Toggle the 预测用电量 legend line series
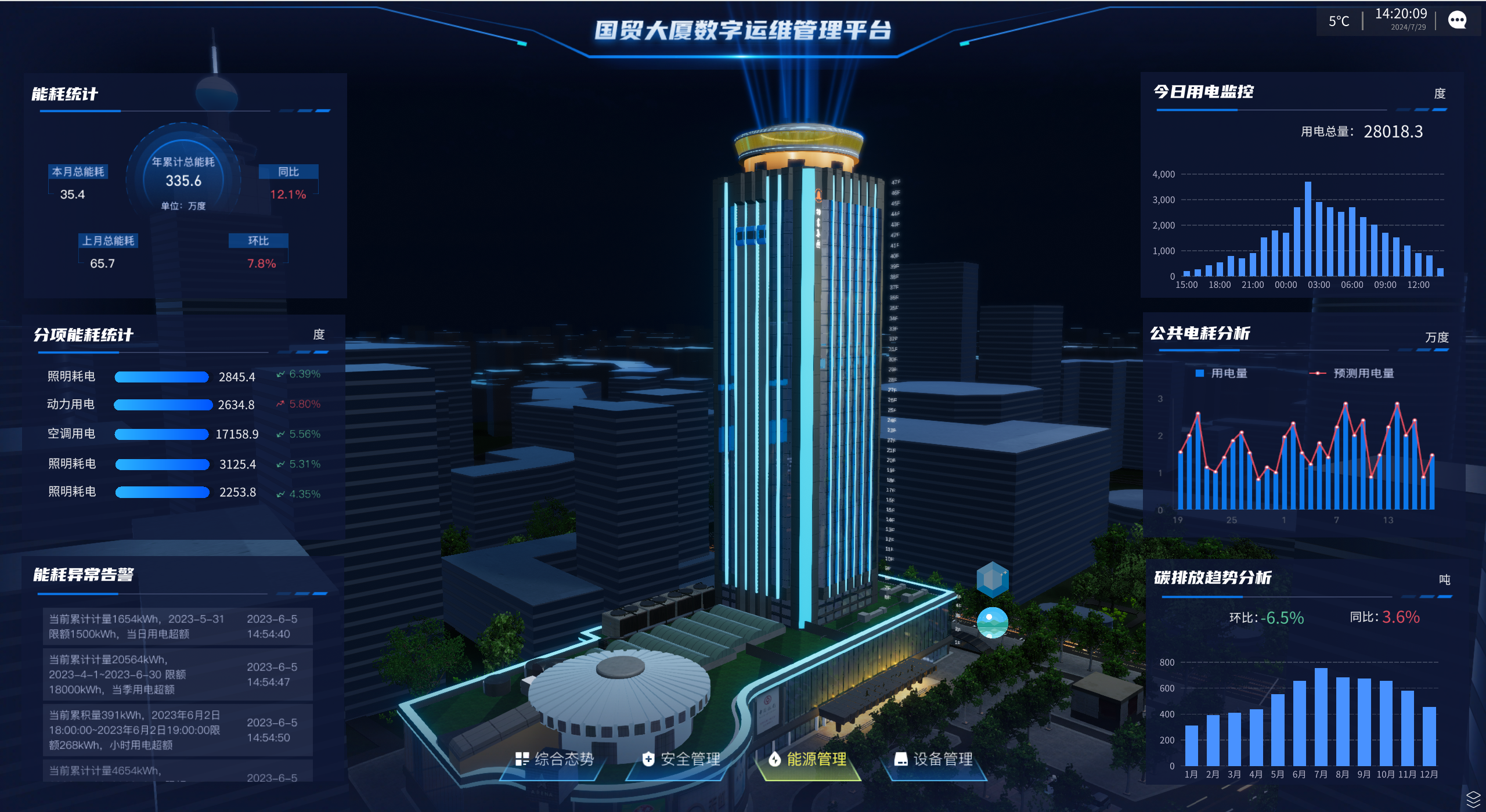The width and height of the screenshot is (1486, 812). pos(1352,374)
